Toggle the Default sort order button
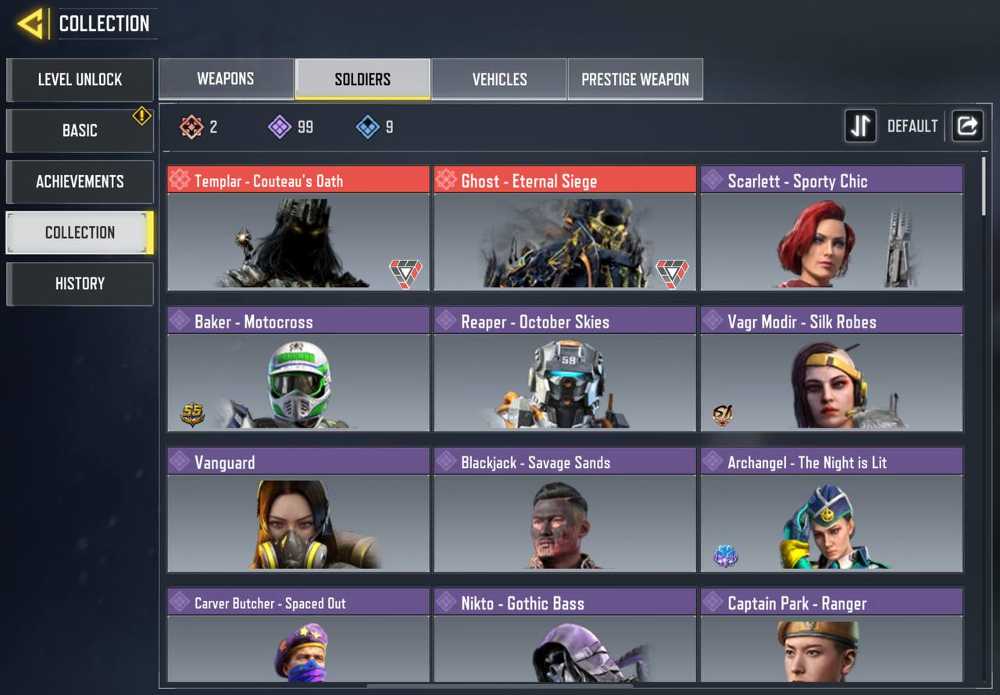This screenshot has height=695, width=1000. pyautogui.click(x=861, y=126)
